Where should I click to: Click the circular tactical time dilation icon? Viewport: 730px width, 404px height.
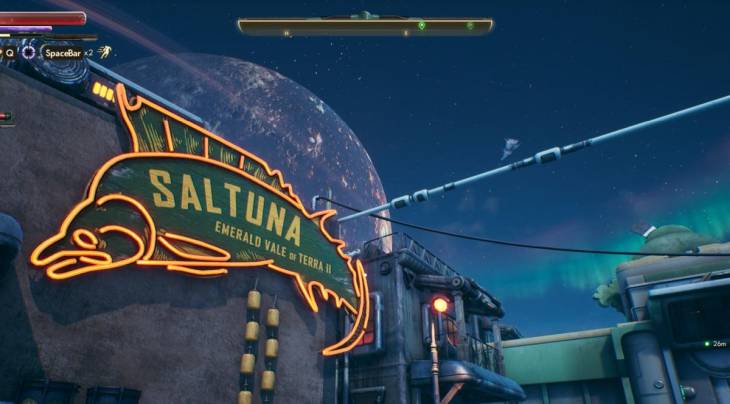29,52
